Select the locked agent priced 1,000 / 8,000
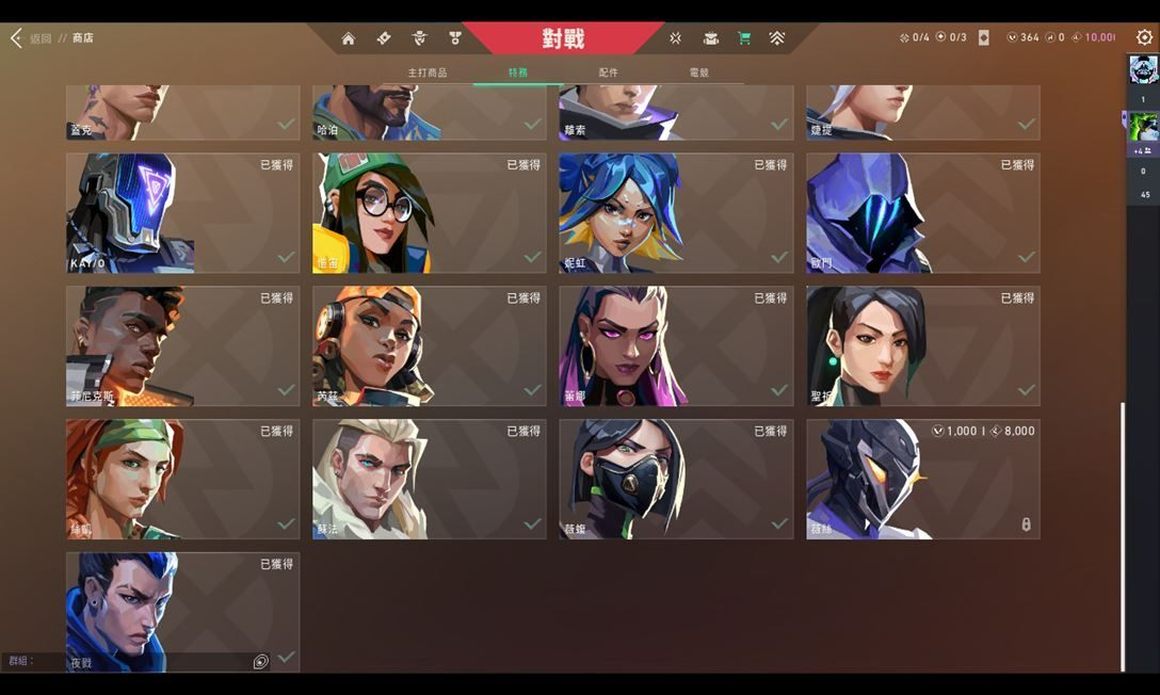The height and width of the screenshot is (695, 1160). pos(923,479)
